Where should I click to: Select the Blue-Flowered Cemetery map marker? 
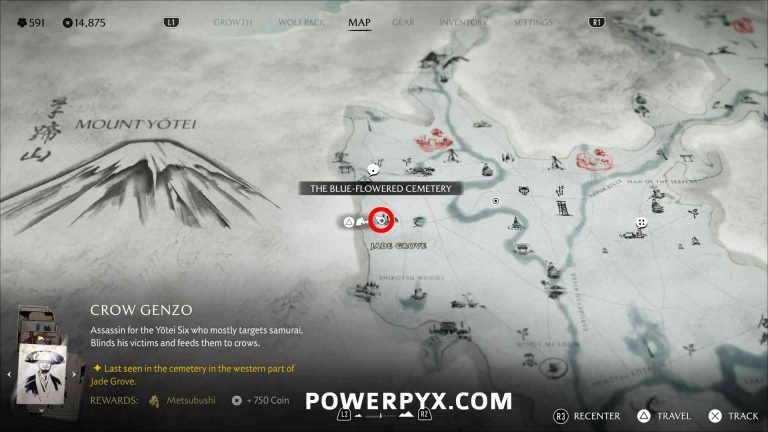coord(380,218)
